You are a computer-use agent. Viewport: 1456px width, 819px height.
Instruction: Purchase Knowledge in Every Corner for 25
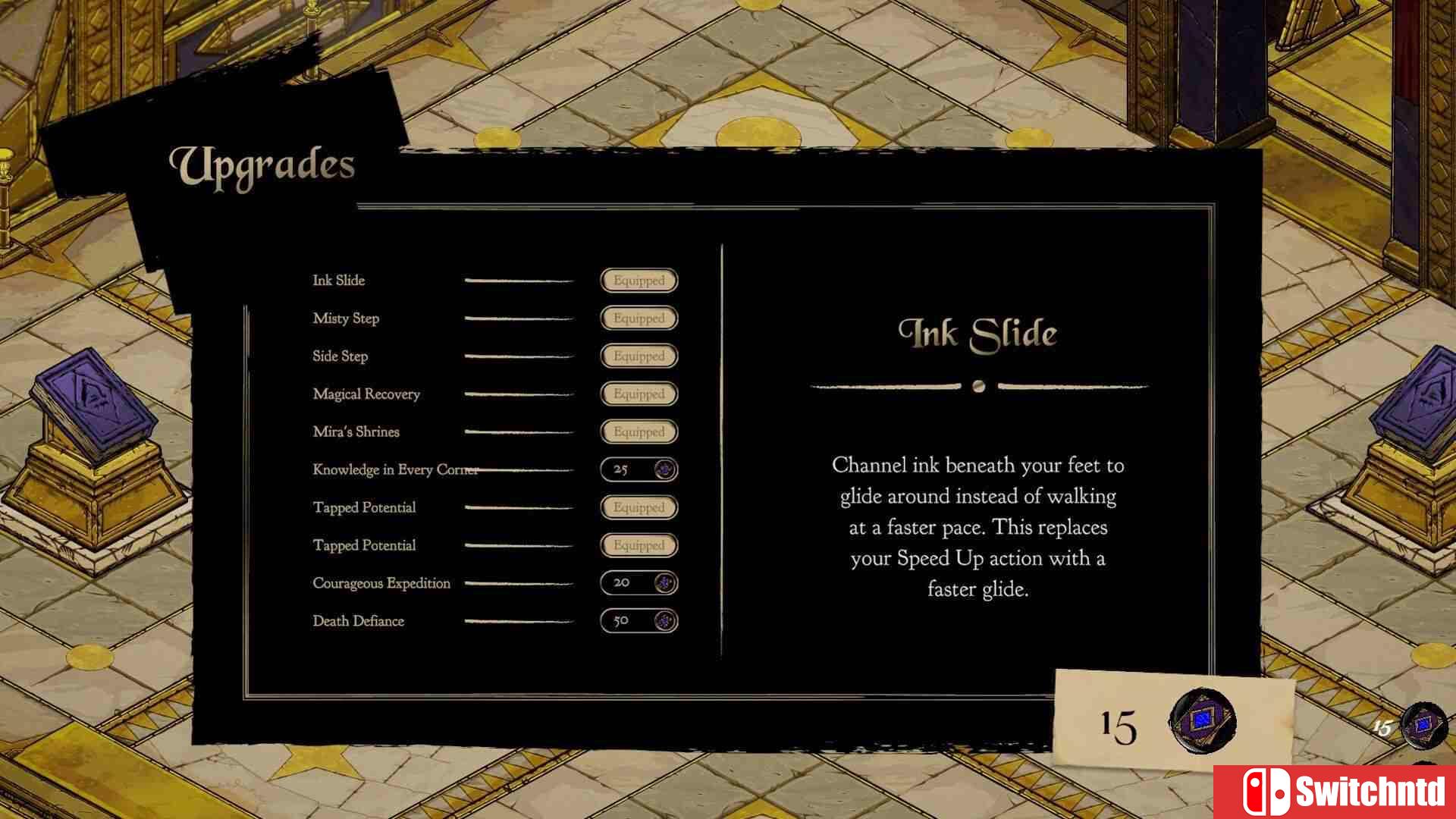[x=638, y=469]
